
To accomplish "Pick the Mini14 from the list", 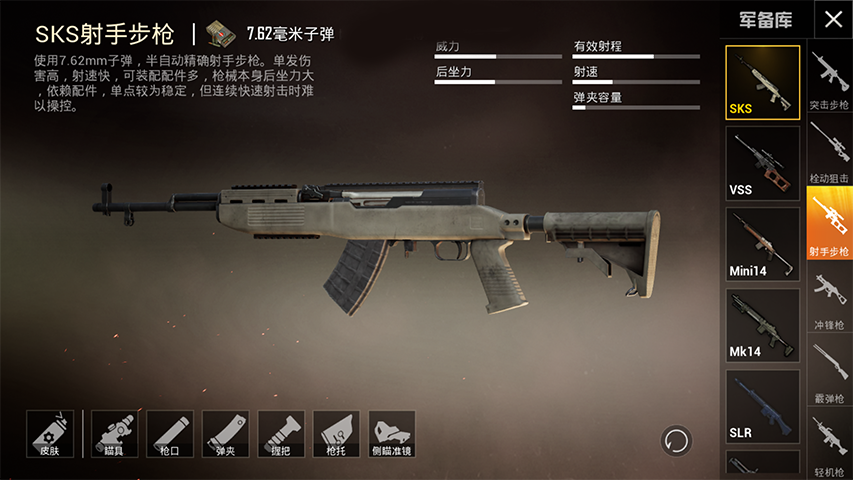I will click(762, 244).
